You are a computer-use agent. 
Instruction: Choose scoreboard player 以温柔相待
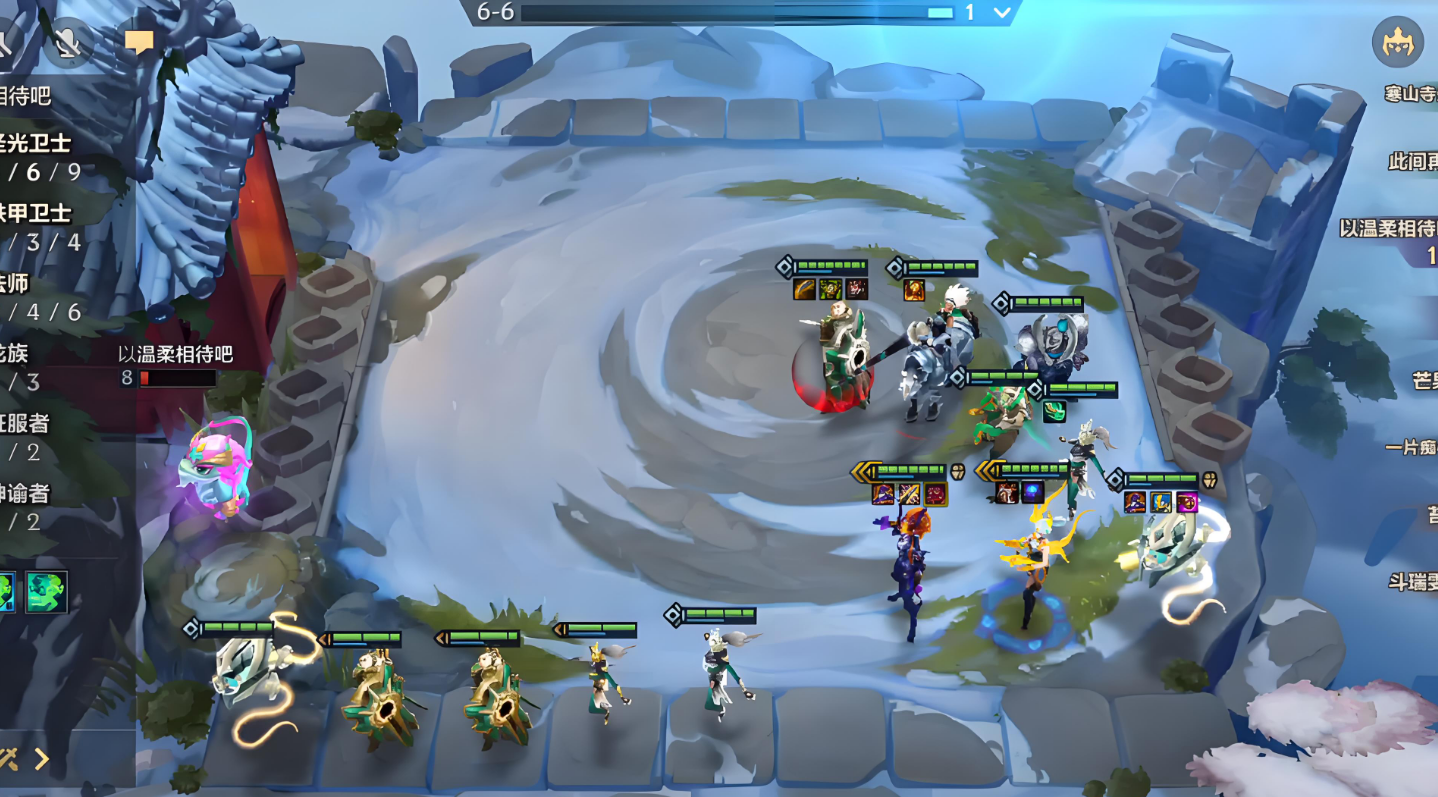pyautogui.click(x=1390, y=229)
